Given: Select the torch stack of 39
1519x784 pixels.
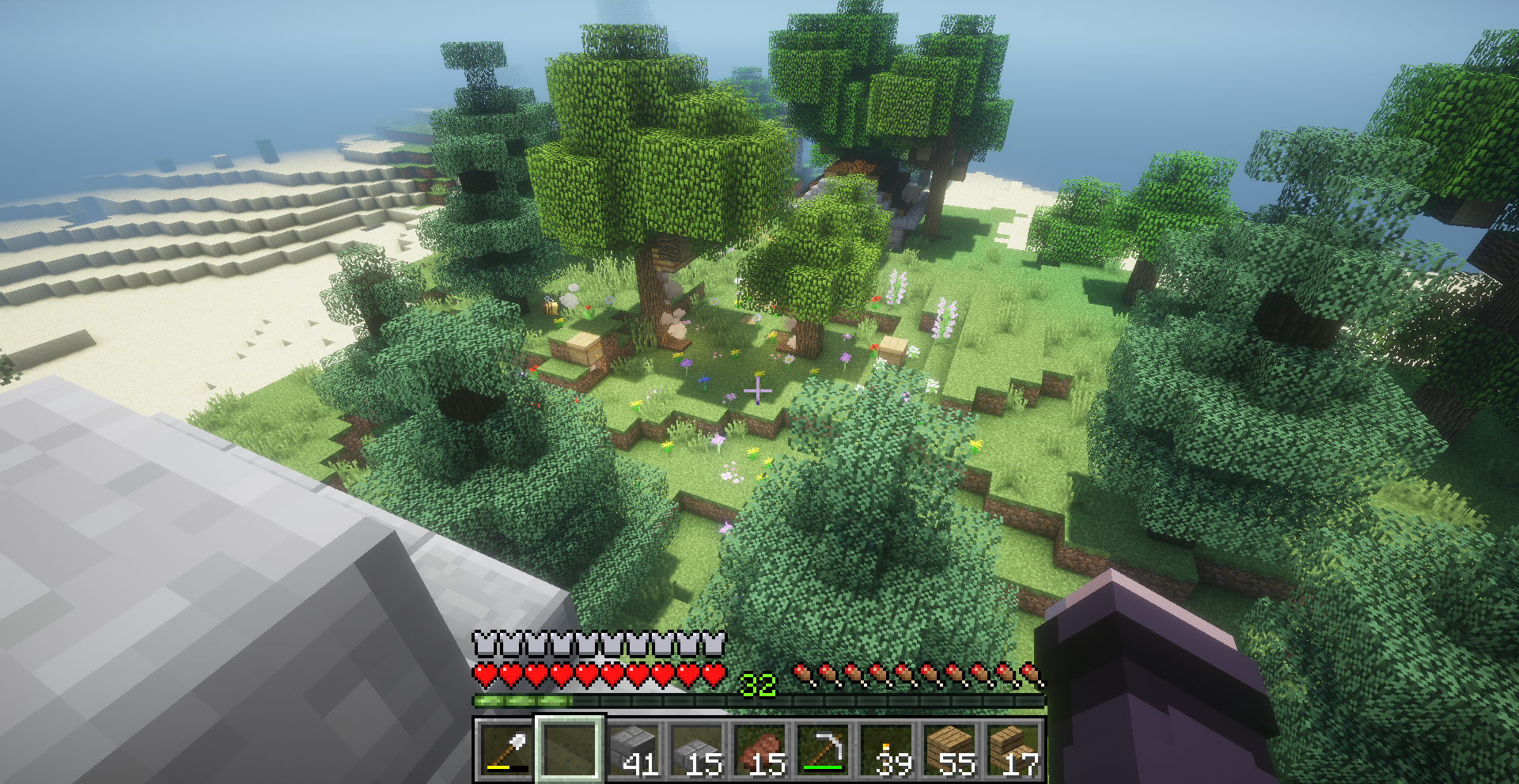Looking at the screenshot, I should click(x=886, y=749).
